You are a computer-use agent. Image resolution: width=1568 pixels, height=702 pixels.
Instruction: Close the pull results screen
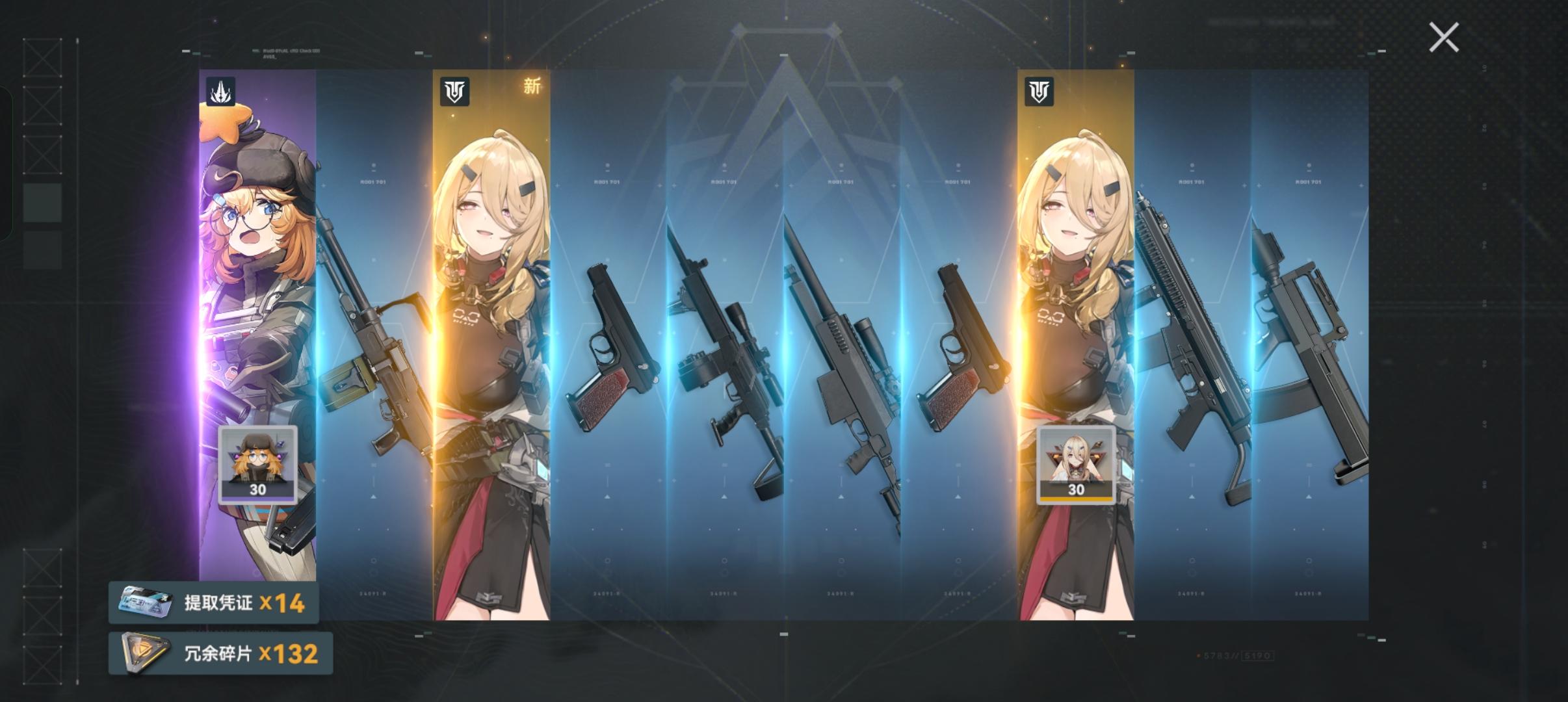click(1444, 37)
